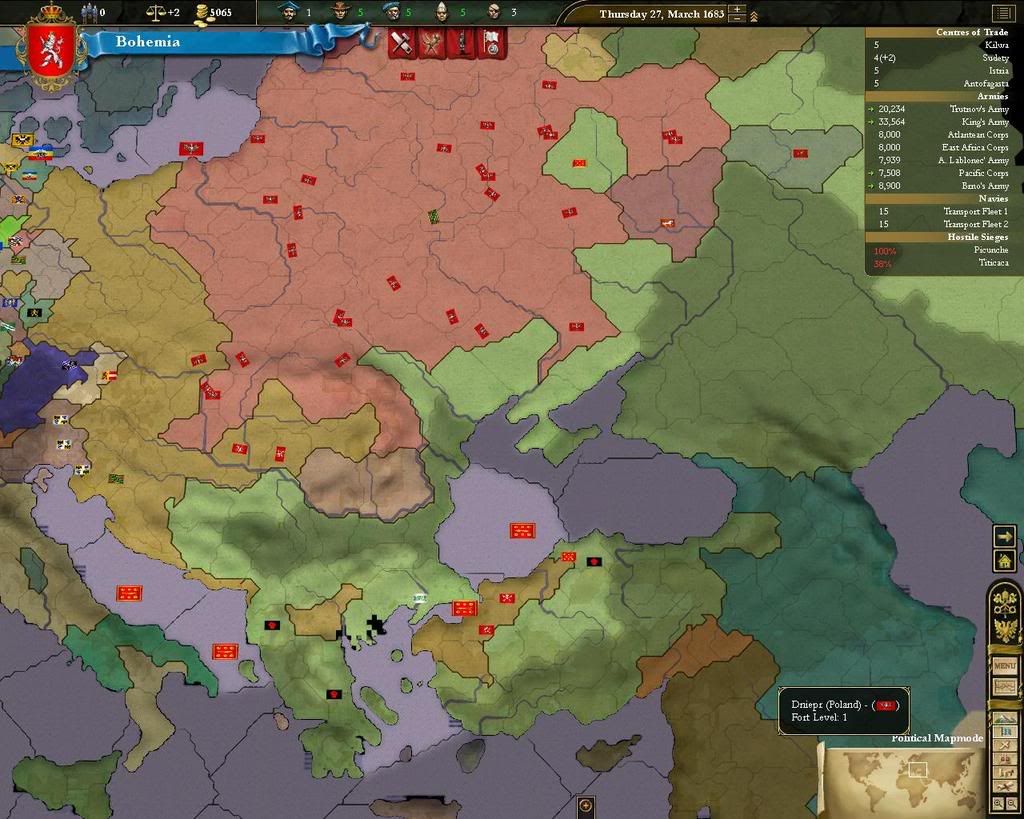1024x819 pixels.
Task: Go to the home capital button
Action: pos(1004,561)
